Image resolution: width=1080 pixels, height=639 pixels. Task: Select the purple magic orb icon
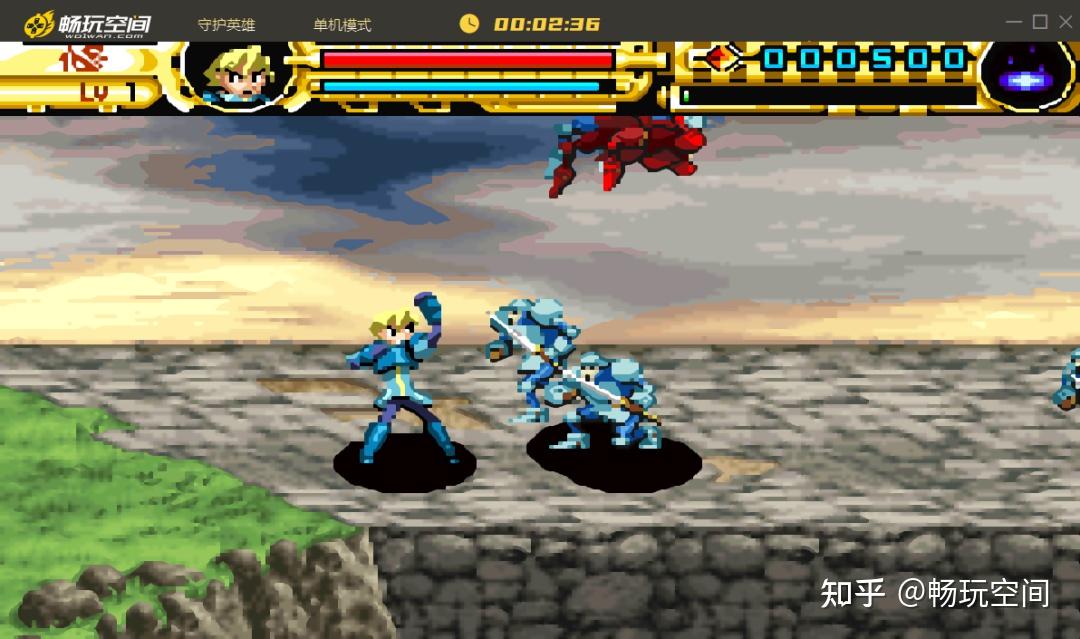click(x=1025, y=75)
